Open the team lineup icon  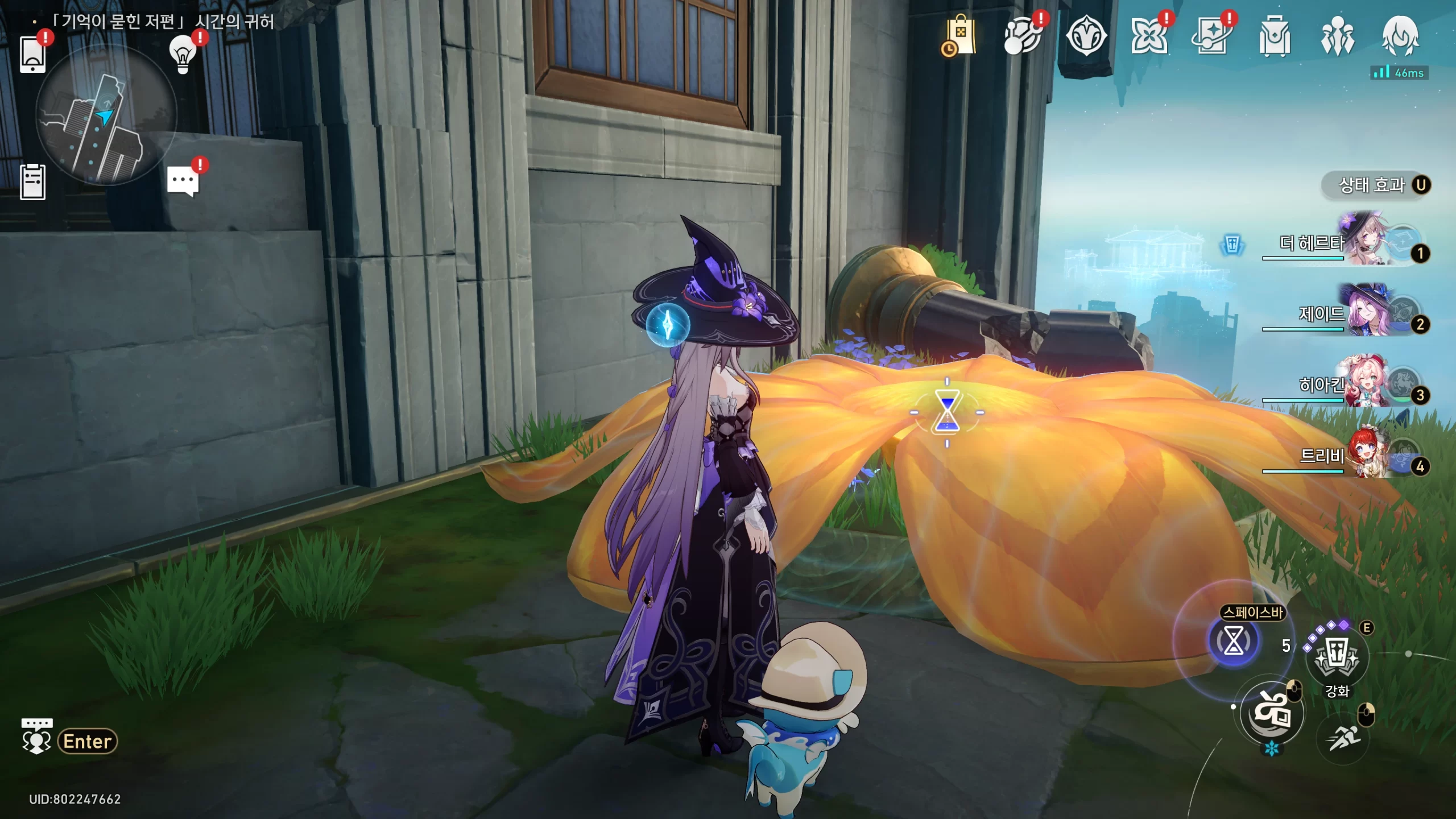coord(1337,36)
